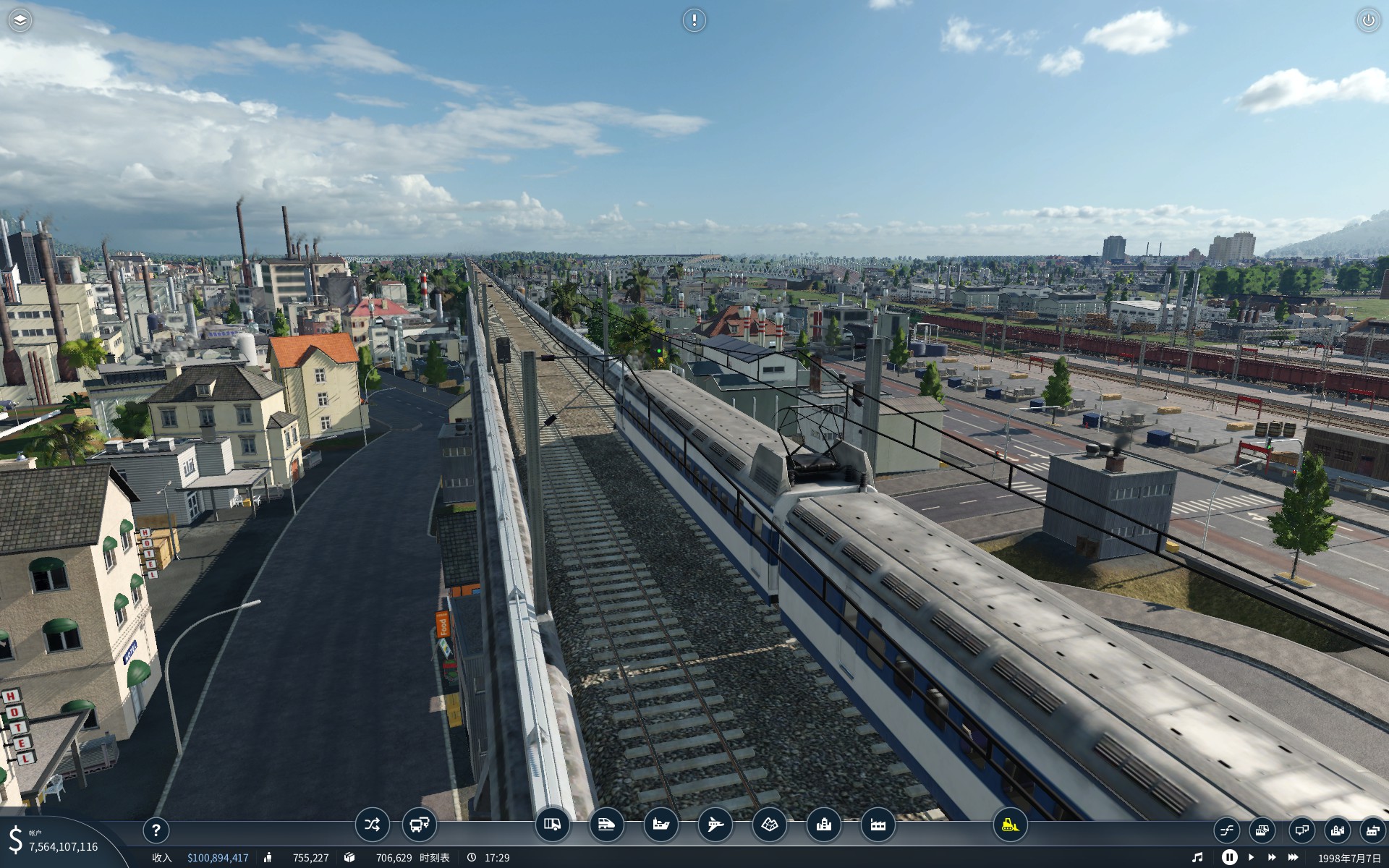Open the town buildings construction menu
Image resolution: width=1389 pixels, height=868 pixels.
(x=823, y=825)
